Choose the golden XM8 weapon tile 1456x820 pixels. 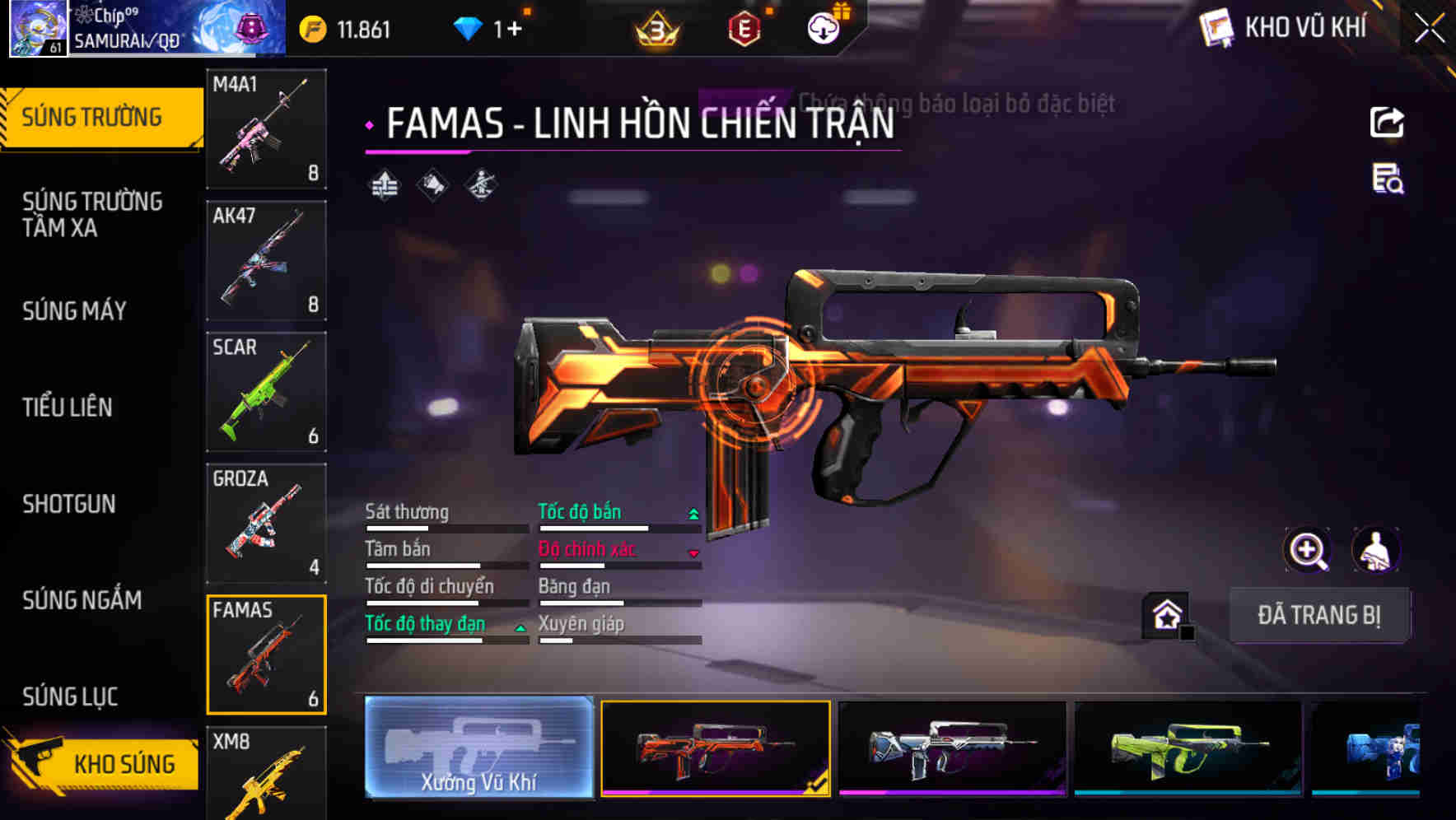pos(266,774)
